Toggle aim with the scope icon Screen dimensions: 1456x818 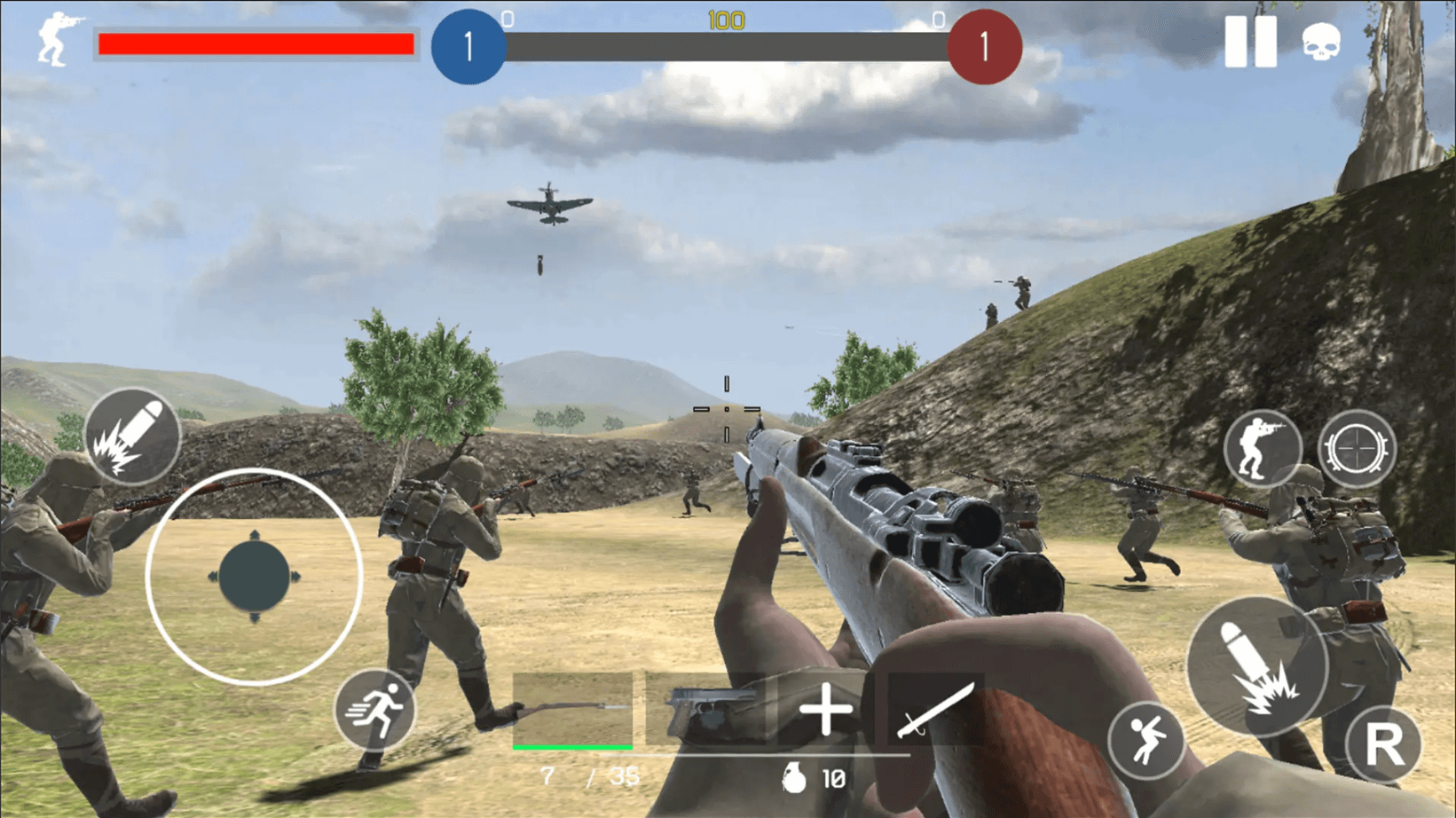point(1357,449)
